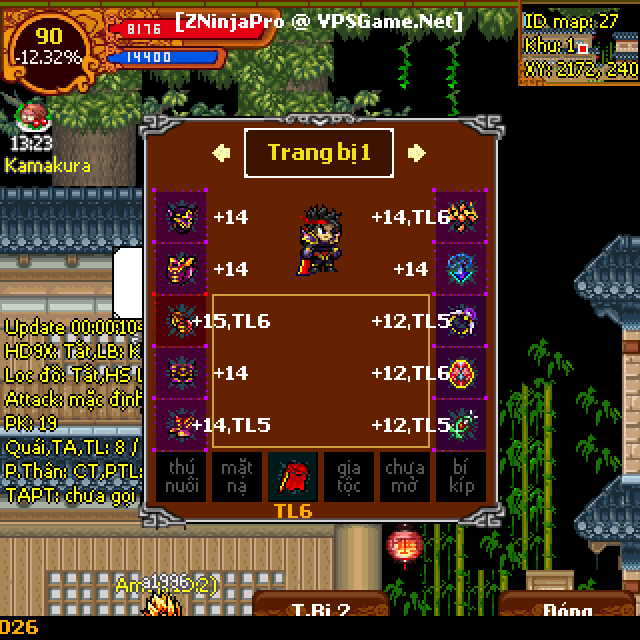The width and height of the screenshot is (640, 640).
Task: Select the +12,TL5 ring slot
Action: click(x=459, y=321)
